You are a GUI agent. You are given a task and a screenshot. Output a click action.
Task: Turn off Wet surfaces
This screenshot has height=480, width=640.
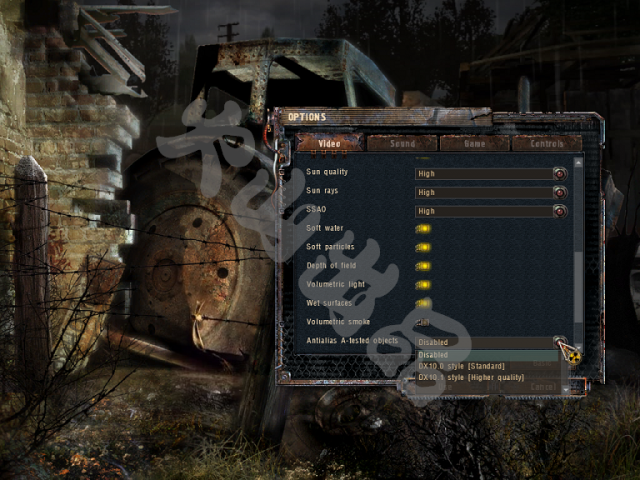(x=423, y=303)
